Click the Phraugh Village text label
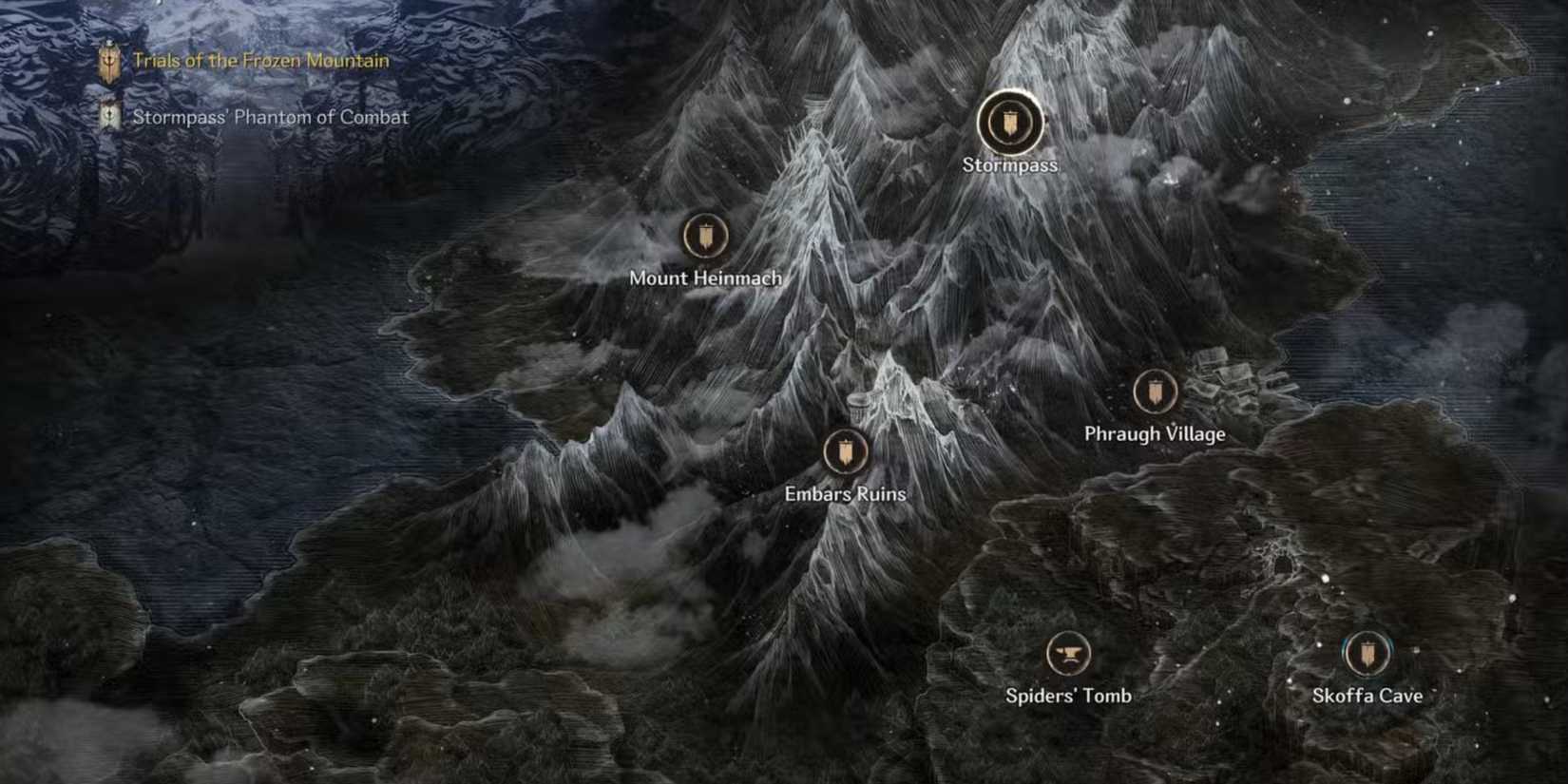Image resolution: width=1568 pixels, height=784 pixels. pyautogui.click(x=1156, y=432)
